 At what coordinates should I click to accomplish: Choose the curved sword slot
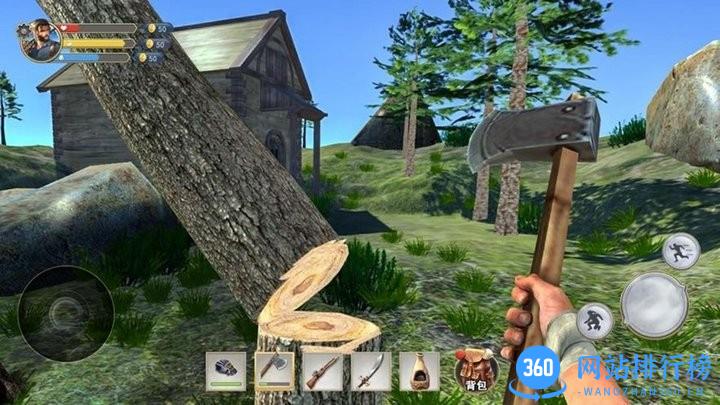370,371
